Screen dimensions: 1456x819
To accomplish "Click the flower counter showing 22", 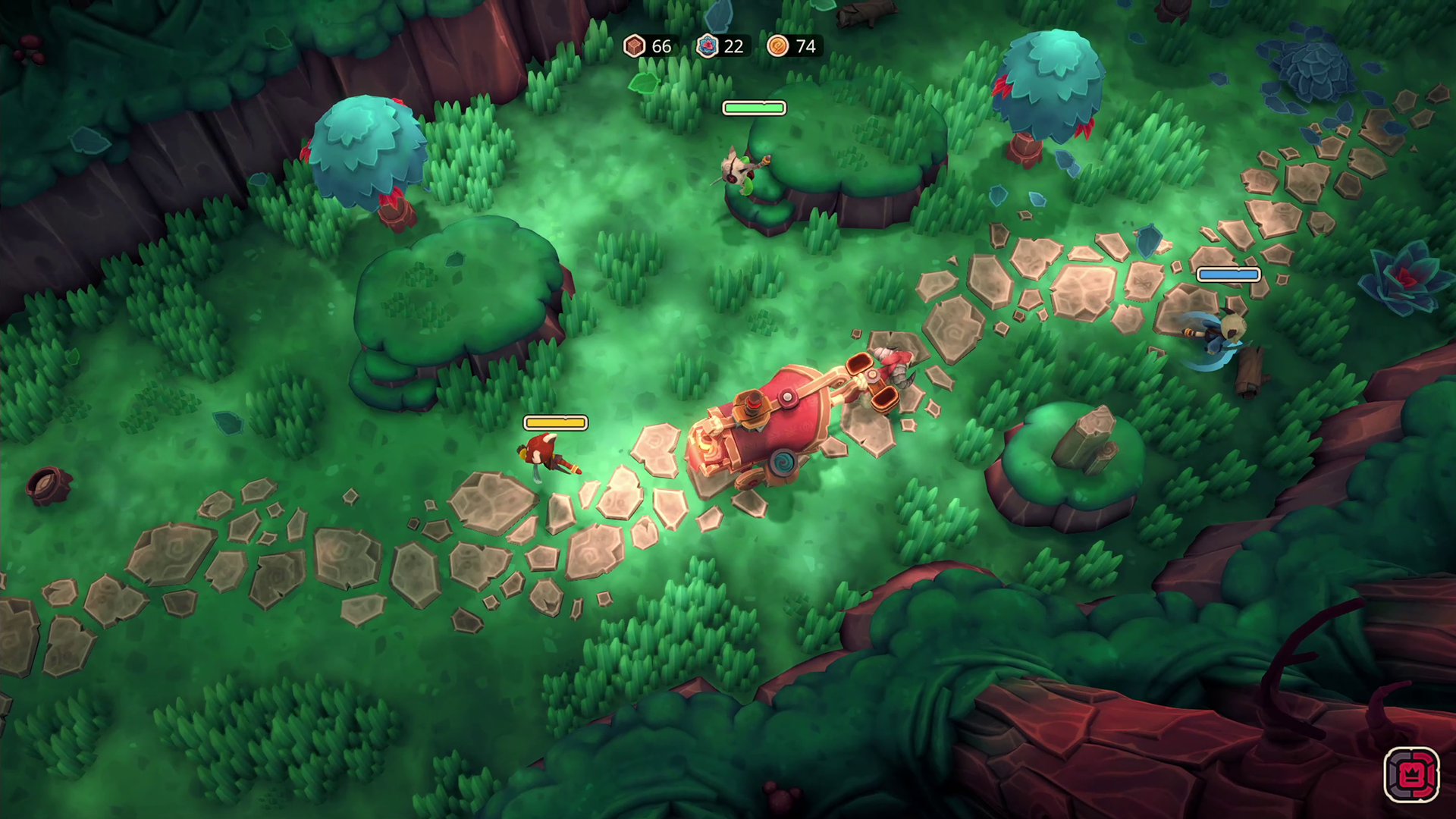I will (733, 46).
